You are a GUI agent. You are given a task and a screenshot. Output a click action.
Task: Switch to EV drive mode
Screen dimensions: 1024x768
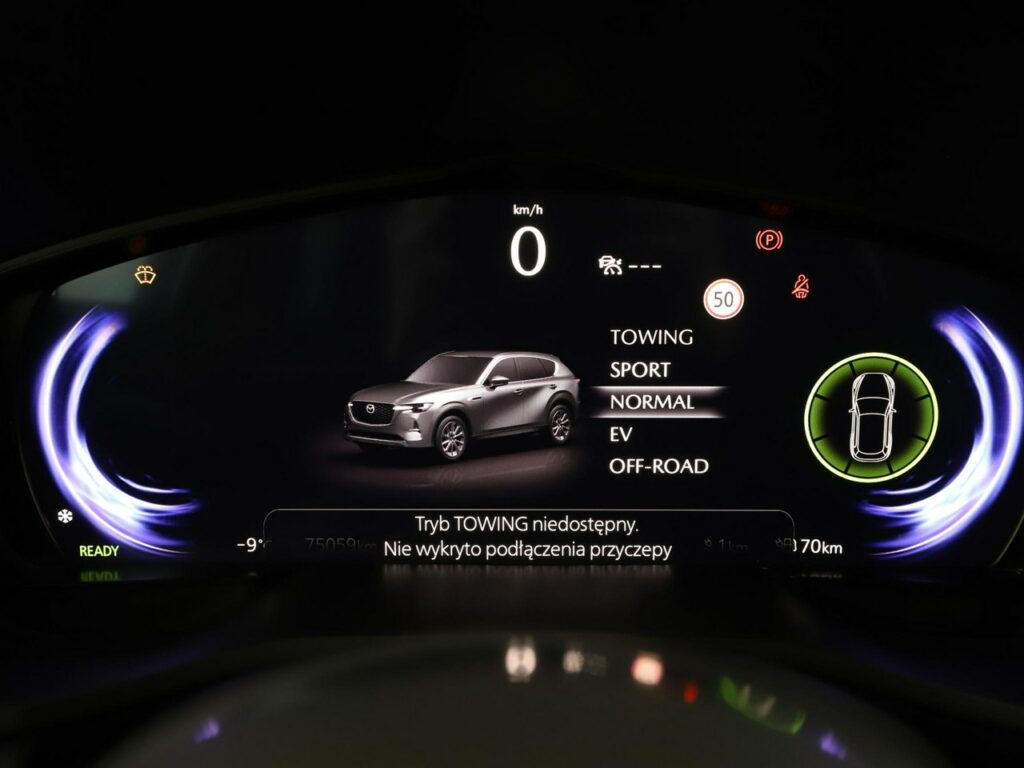click(621, 435)
